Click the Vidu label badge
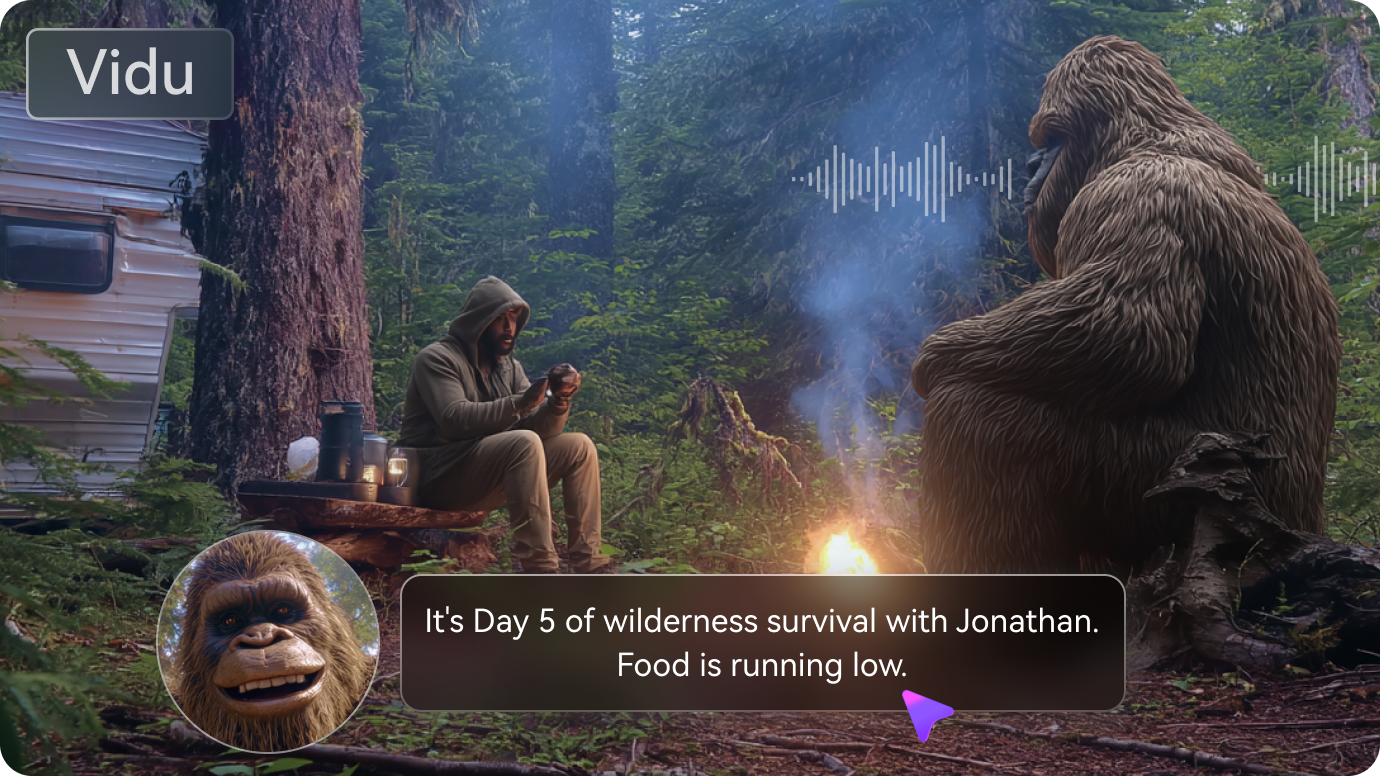 point(130,74)
